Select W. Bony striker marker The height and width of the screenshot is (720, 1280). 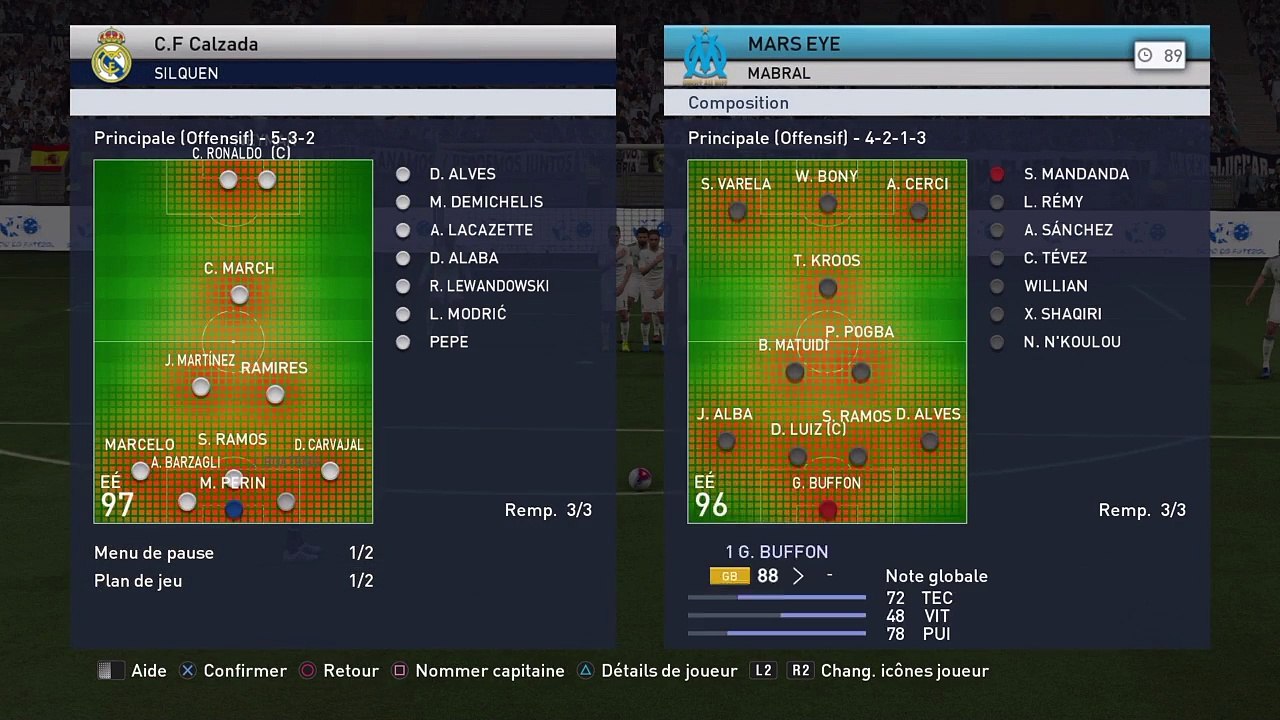(x=827, y=204)
